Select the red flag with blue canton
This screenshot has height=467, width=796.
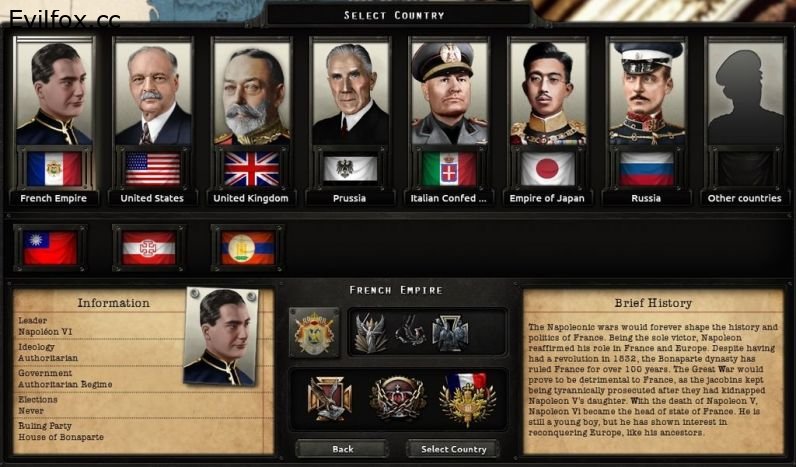coord(50,247)
